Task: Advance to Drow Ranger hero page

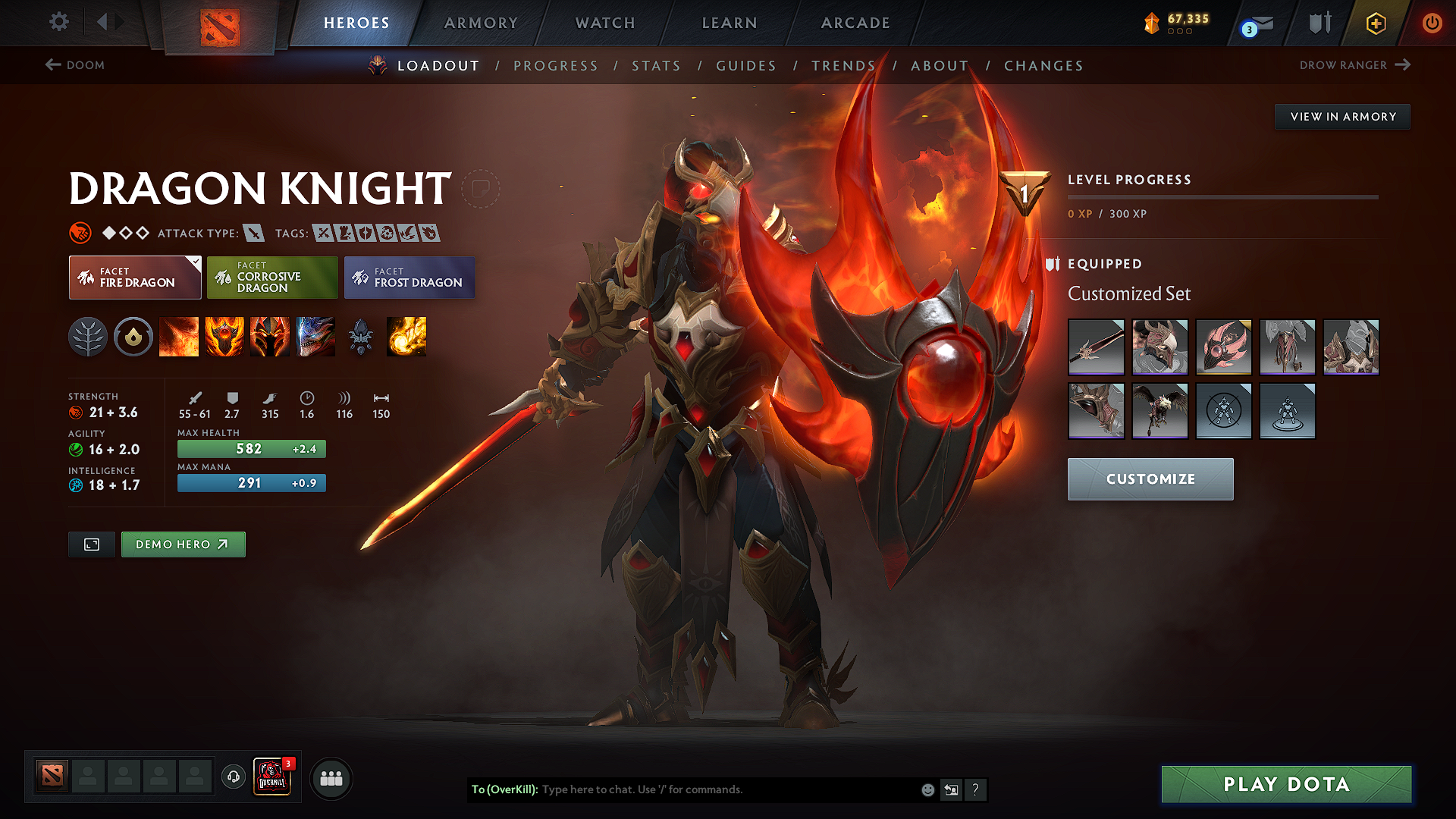Action: click(1357, 65)
